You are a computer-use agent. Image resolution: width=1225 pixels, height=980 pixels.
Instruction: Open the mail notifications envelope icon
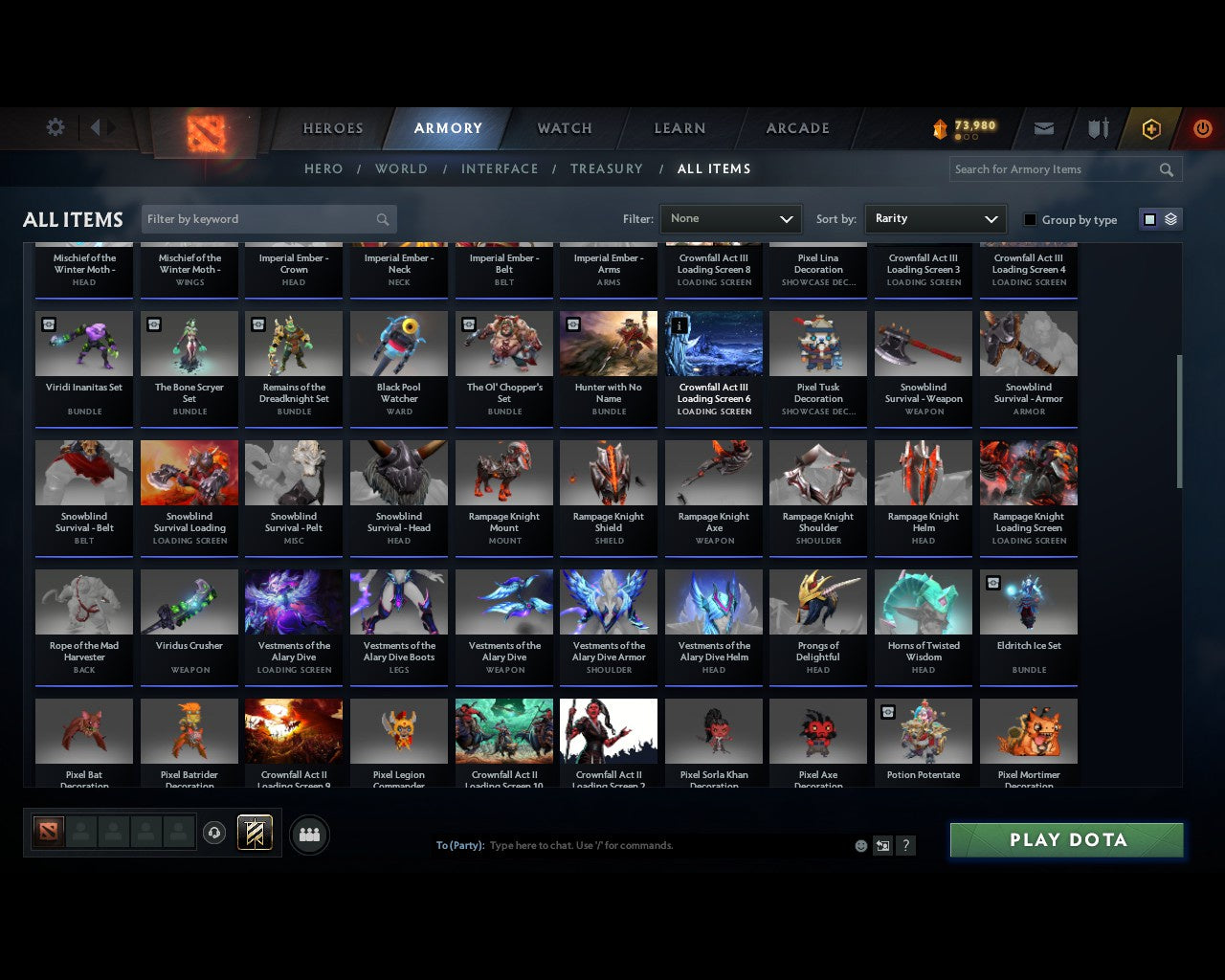pyautogui.click(x=1043, y=127)
